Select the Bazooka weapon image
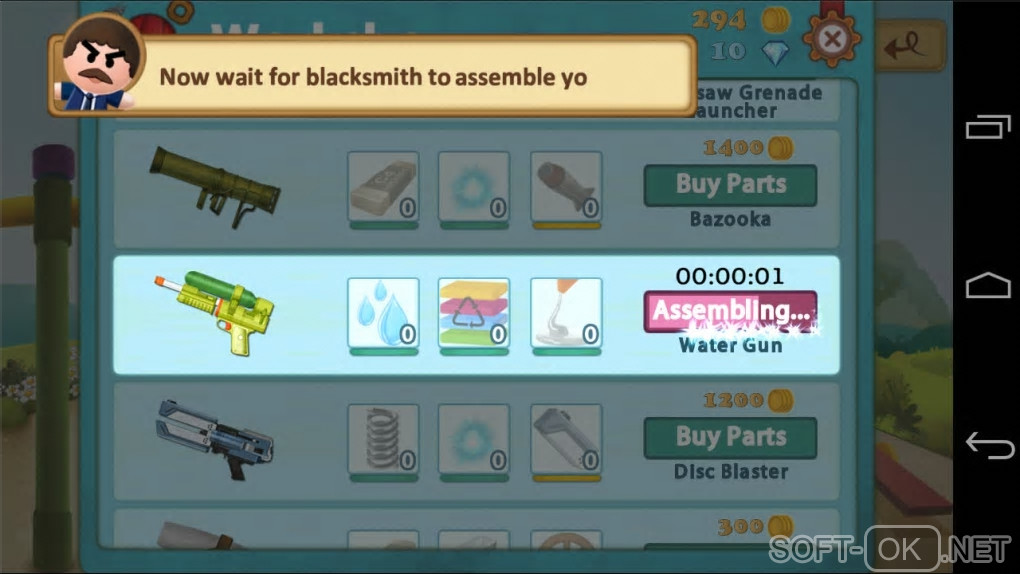Screen dimensions: 1020x574 tap(214, 184)
